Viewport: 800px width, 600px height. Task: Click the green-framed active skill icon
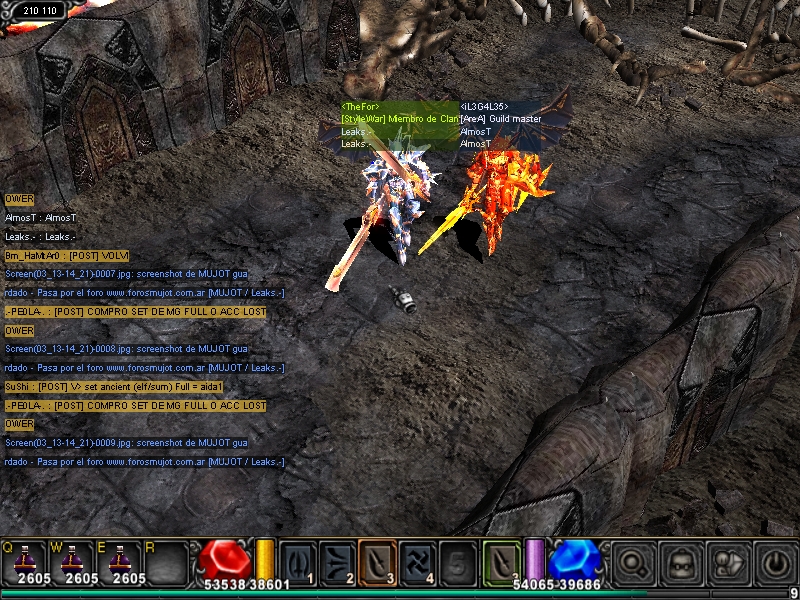pos(502,560)
